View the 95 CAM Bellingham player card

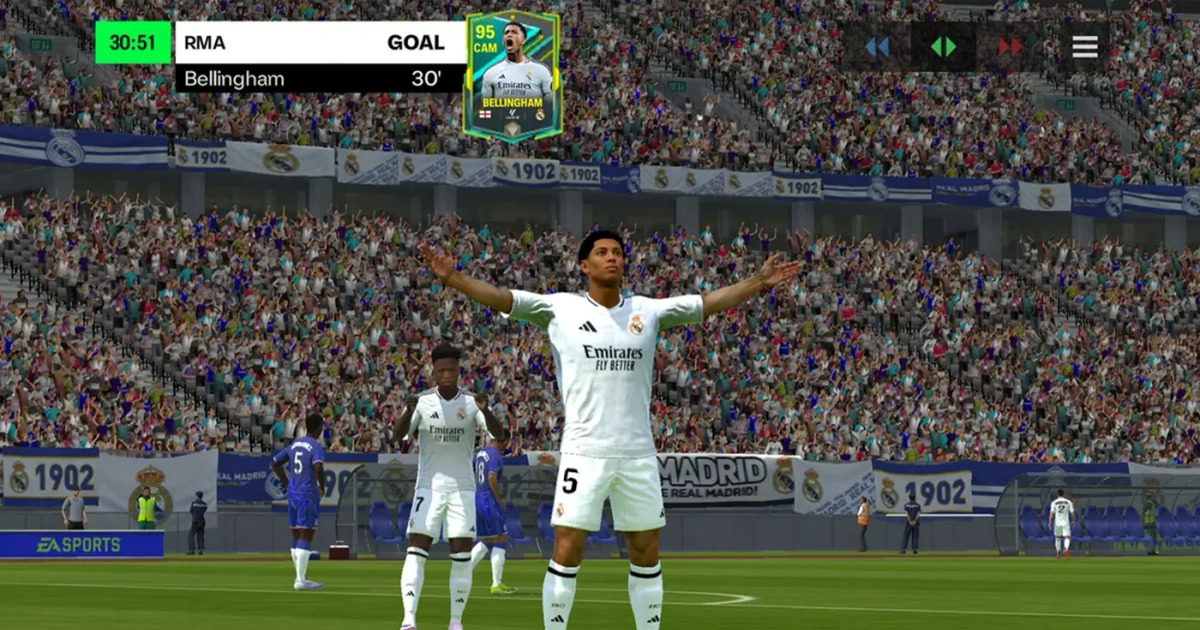(x=513, y=76)
